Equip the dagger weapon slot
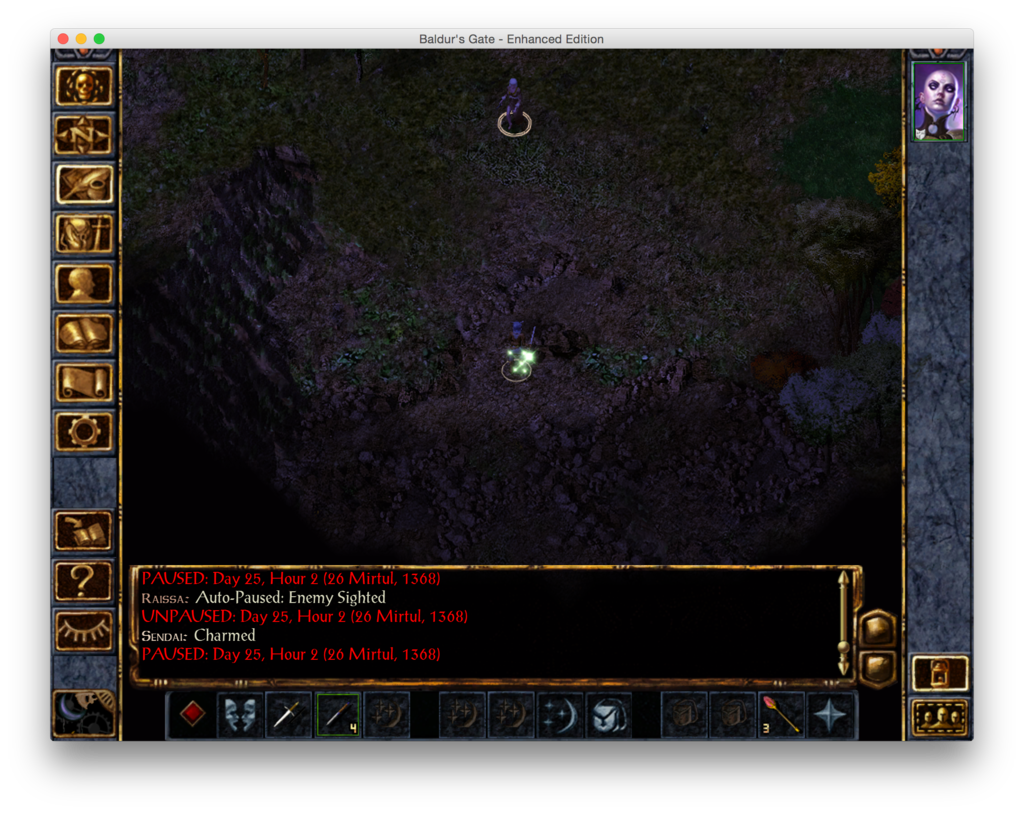 coord(289,714)
